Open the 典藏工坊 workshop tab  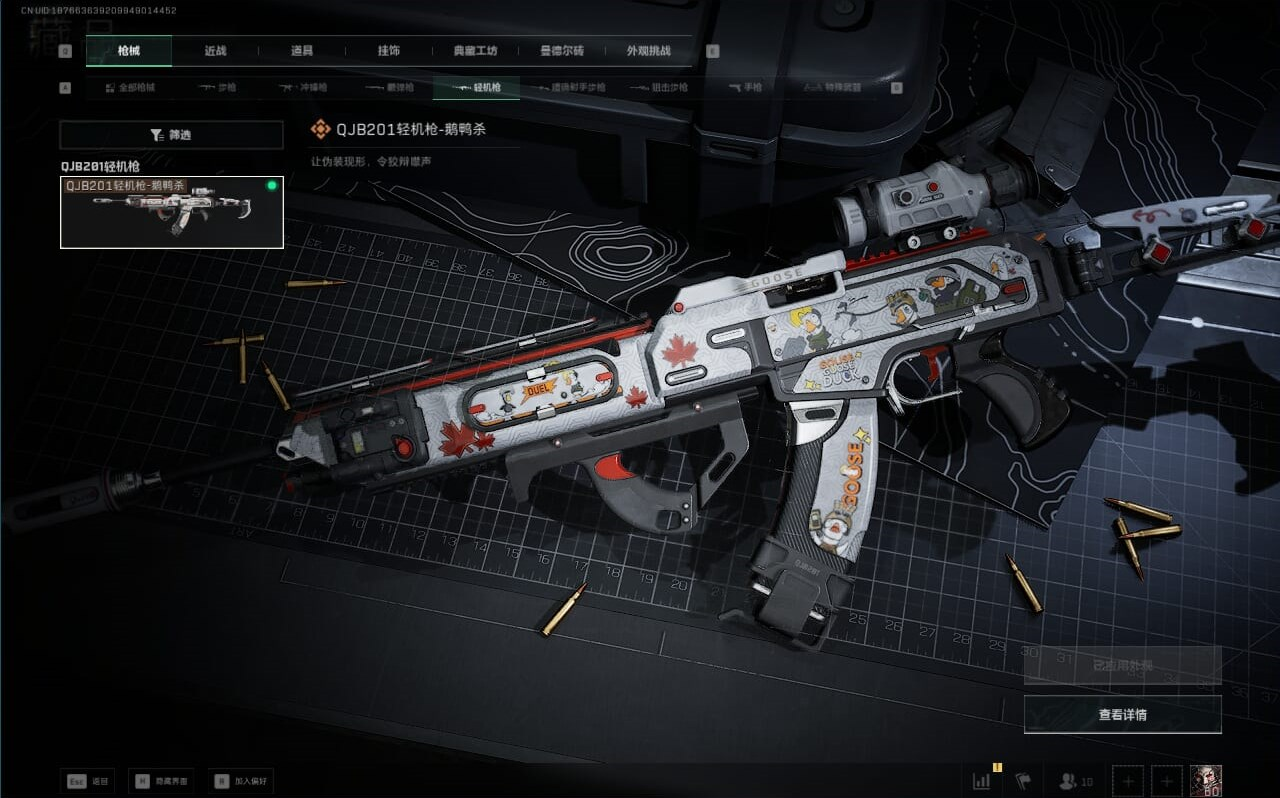[476, 51]
